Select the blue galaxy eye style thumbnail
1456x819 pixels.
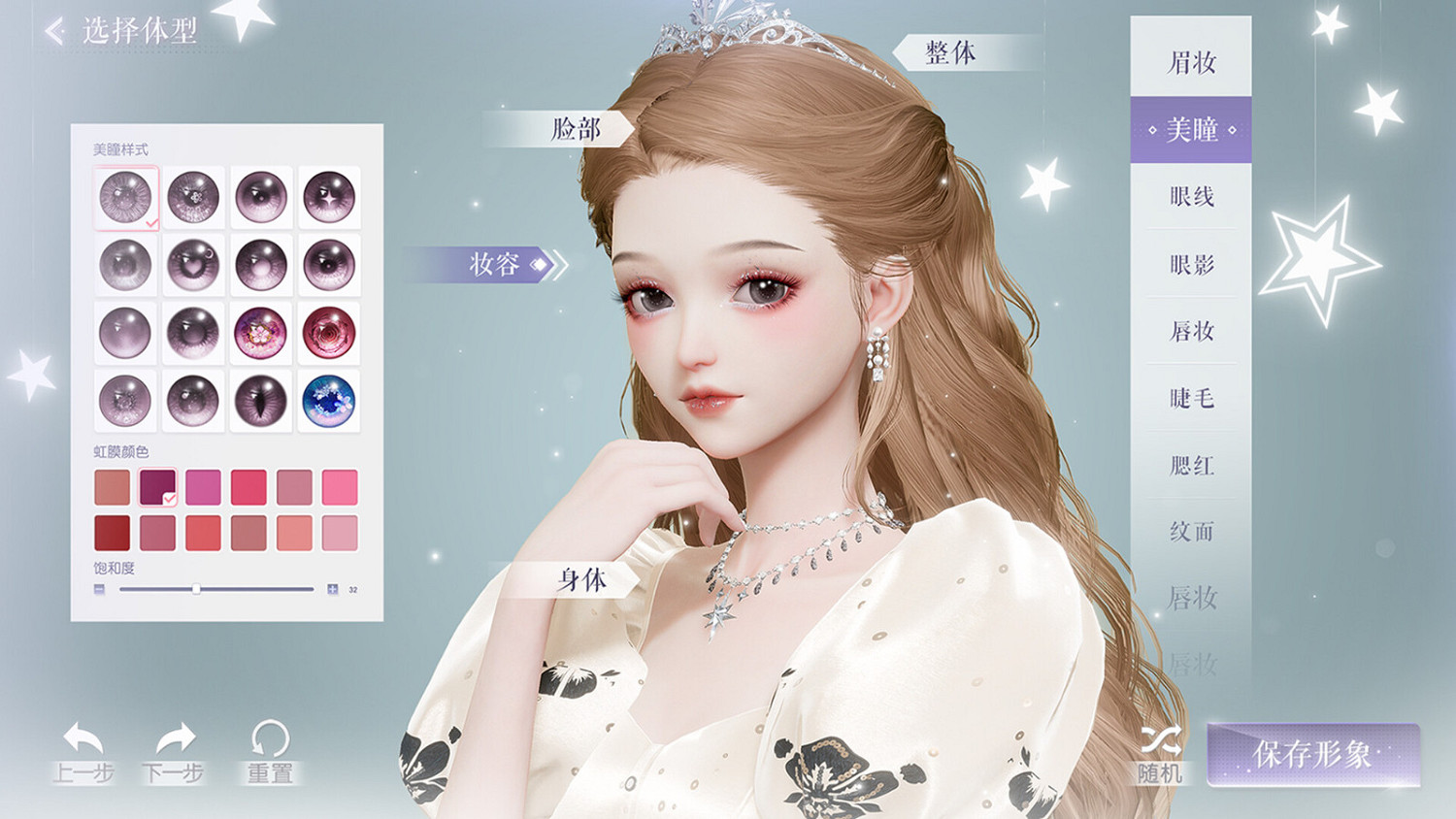point(328,401)
